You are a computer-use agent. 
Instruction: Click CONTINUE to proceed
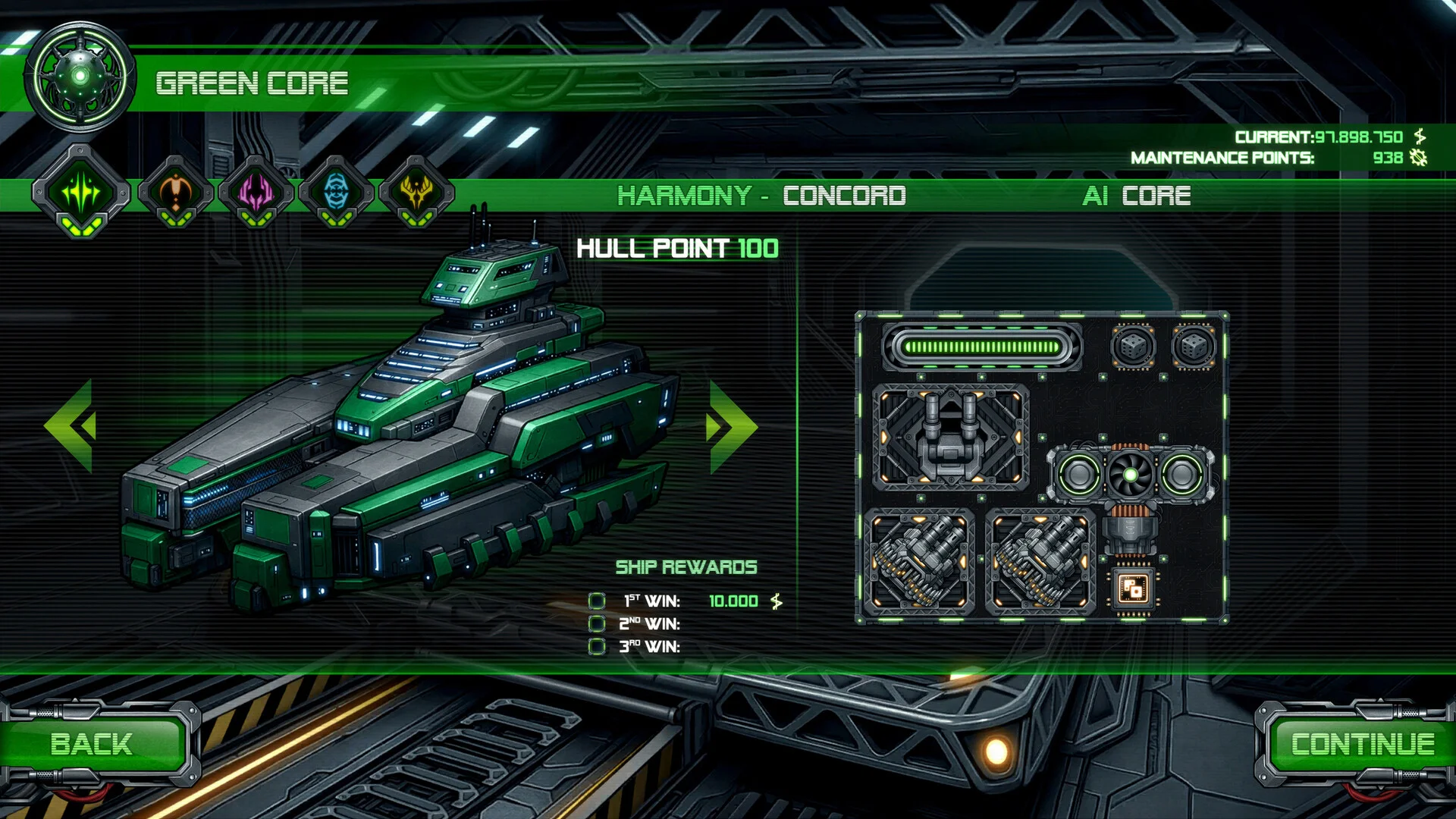(x=1362, y=744)
